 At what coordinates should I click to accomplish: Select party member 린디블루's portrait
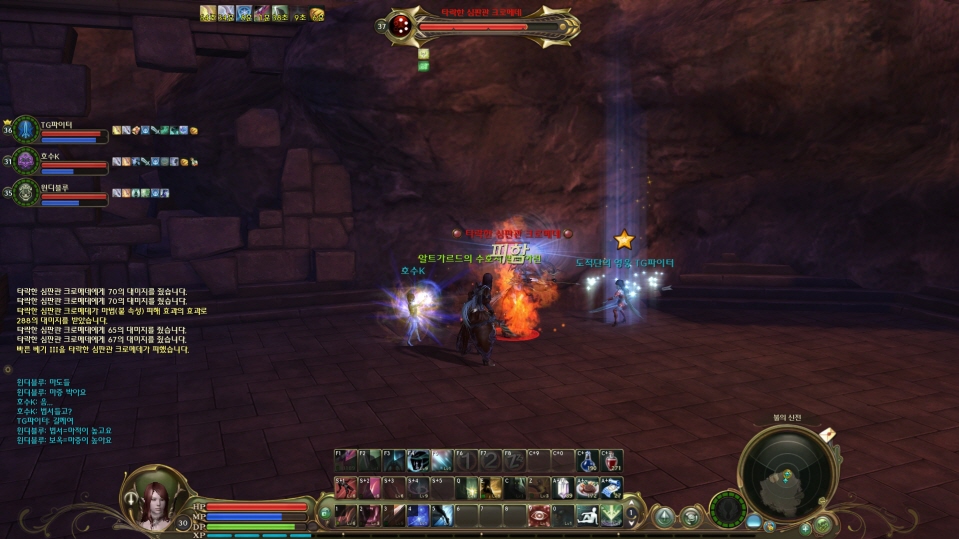coord(27,192)
